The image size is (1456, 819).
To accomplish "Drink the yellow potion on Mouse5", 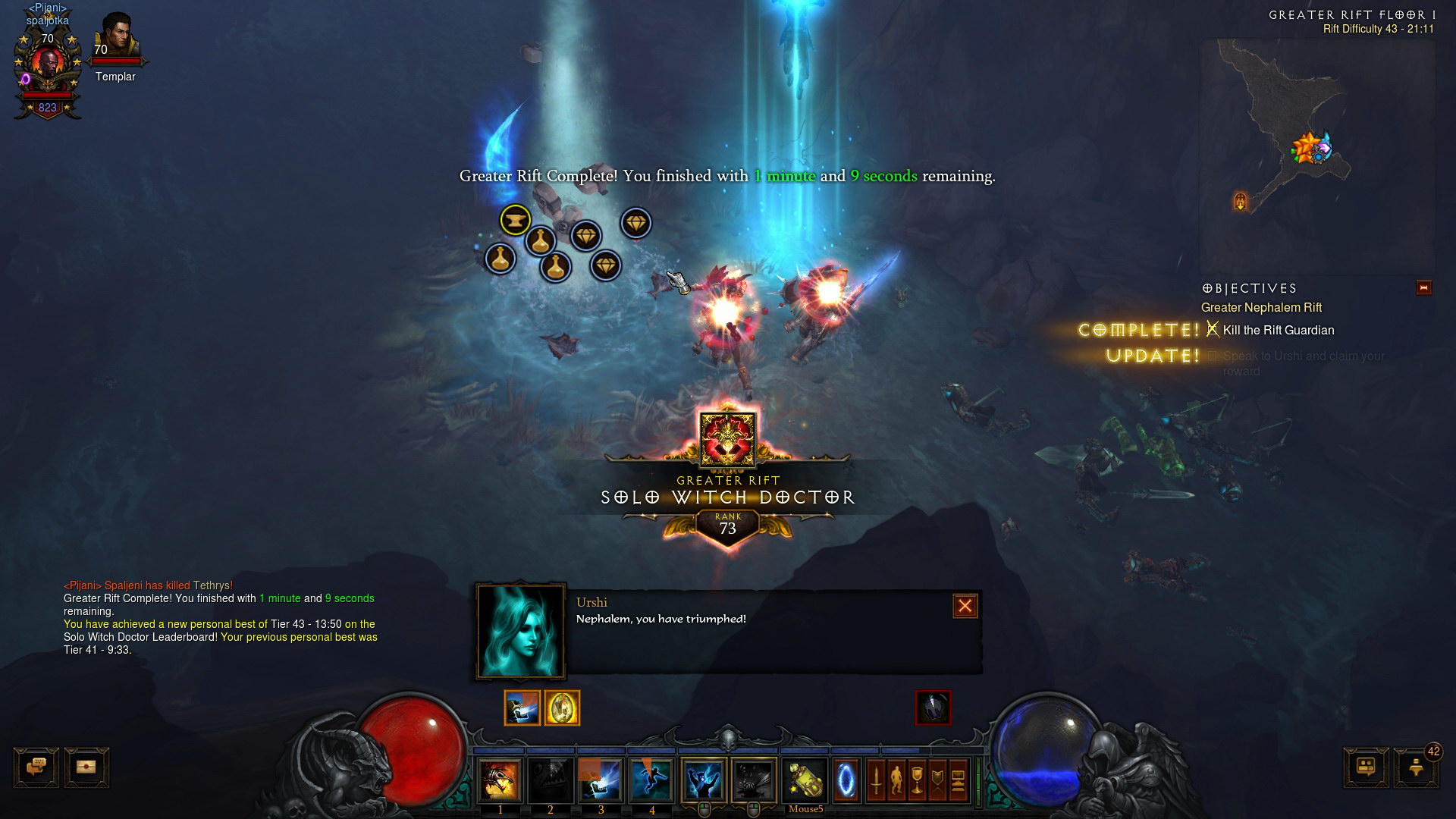I will [x=805, y=780].
